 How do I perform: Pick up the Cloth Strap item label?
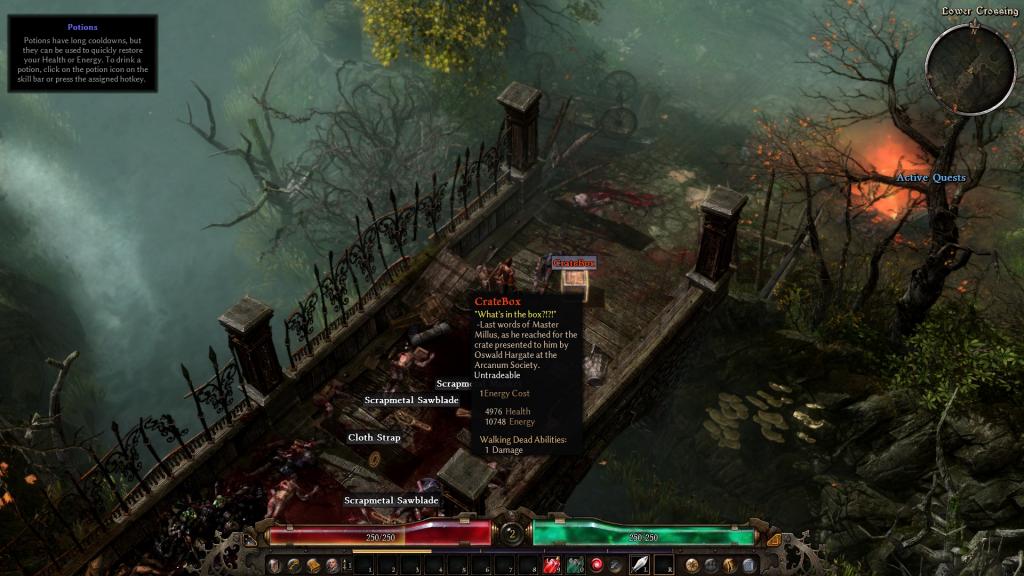tap(374, 438)
